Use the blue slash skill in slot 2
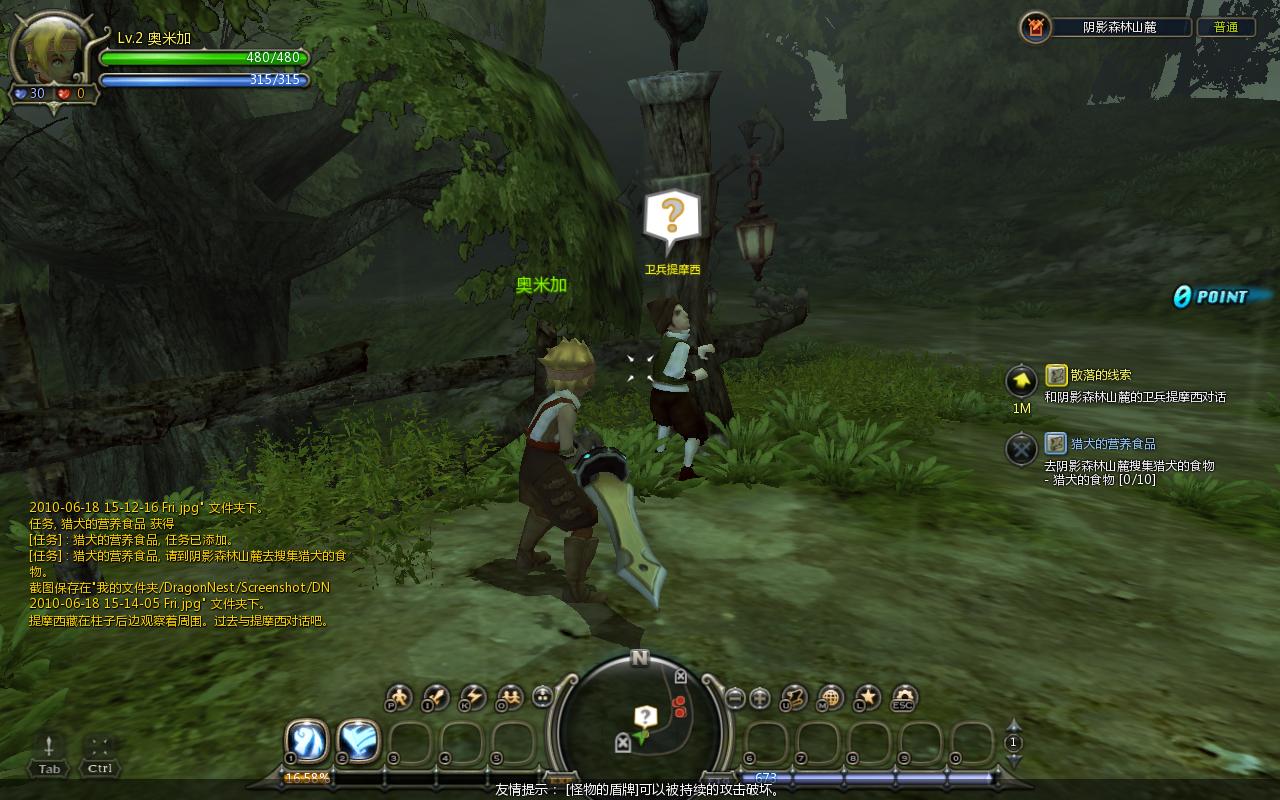Image resolution: width=1280 pixels, height=800 pixels. (358, 741)
